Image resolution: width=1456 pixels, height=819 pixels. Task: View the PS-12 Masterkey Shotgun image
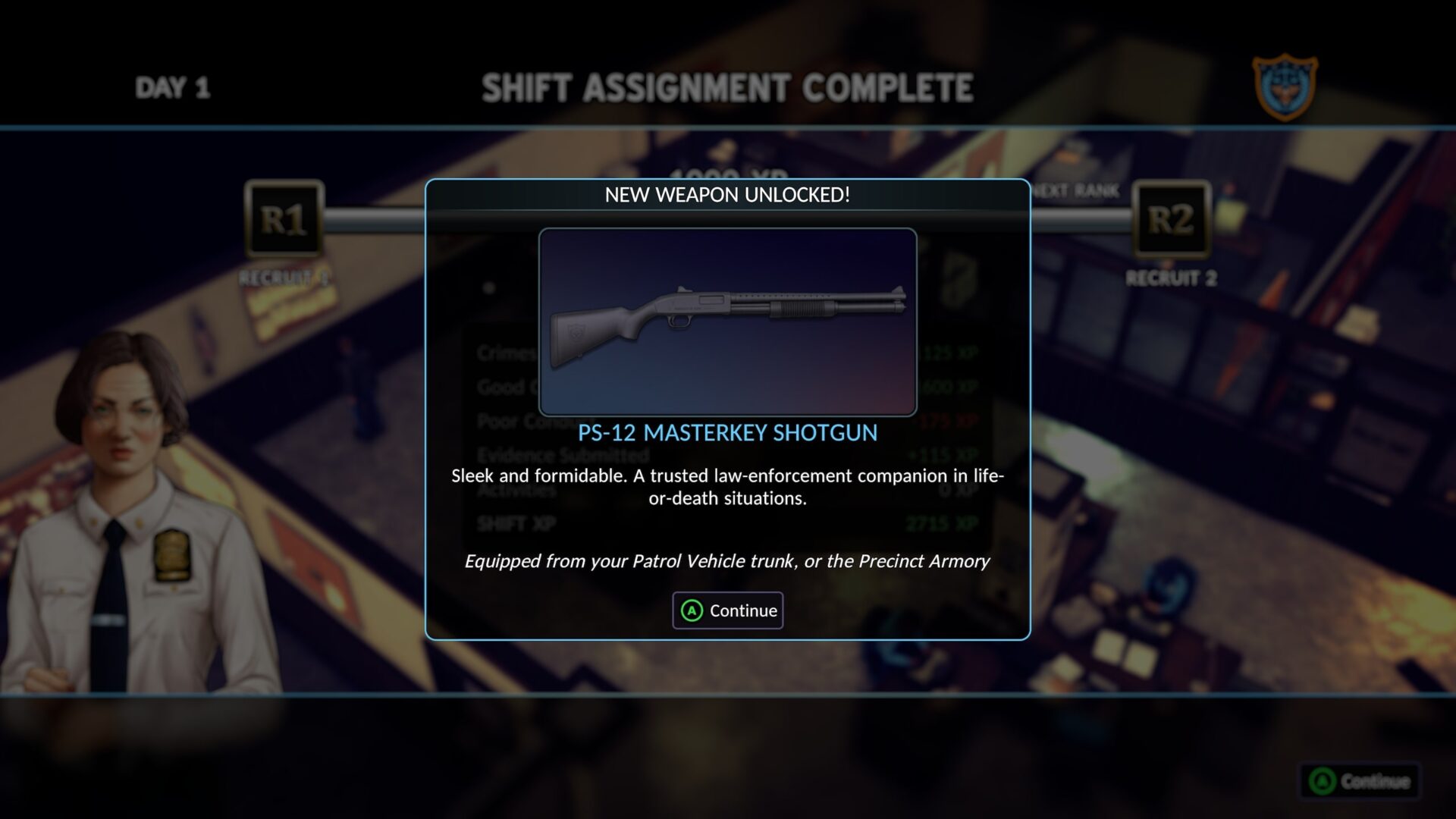pyautogui.click(x=728, y=322)
